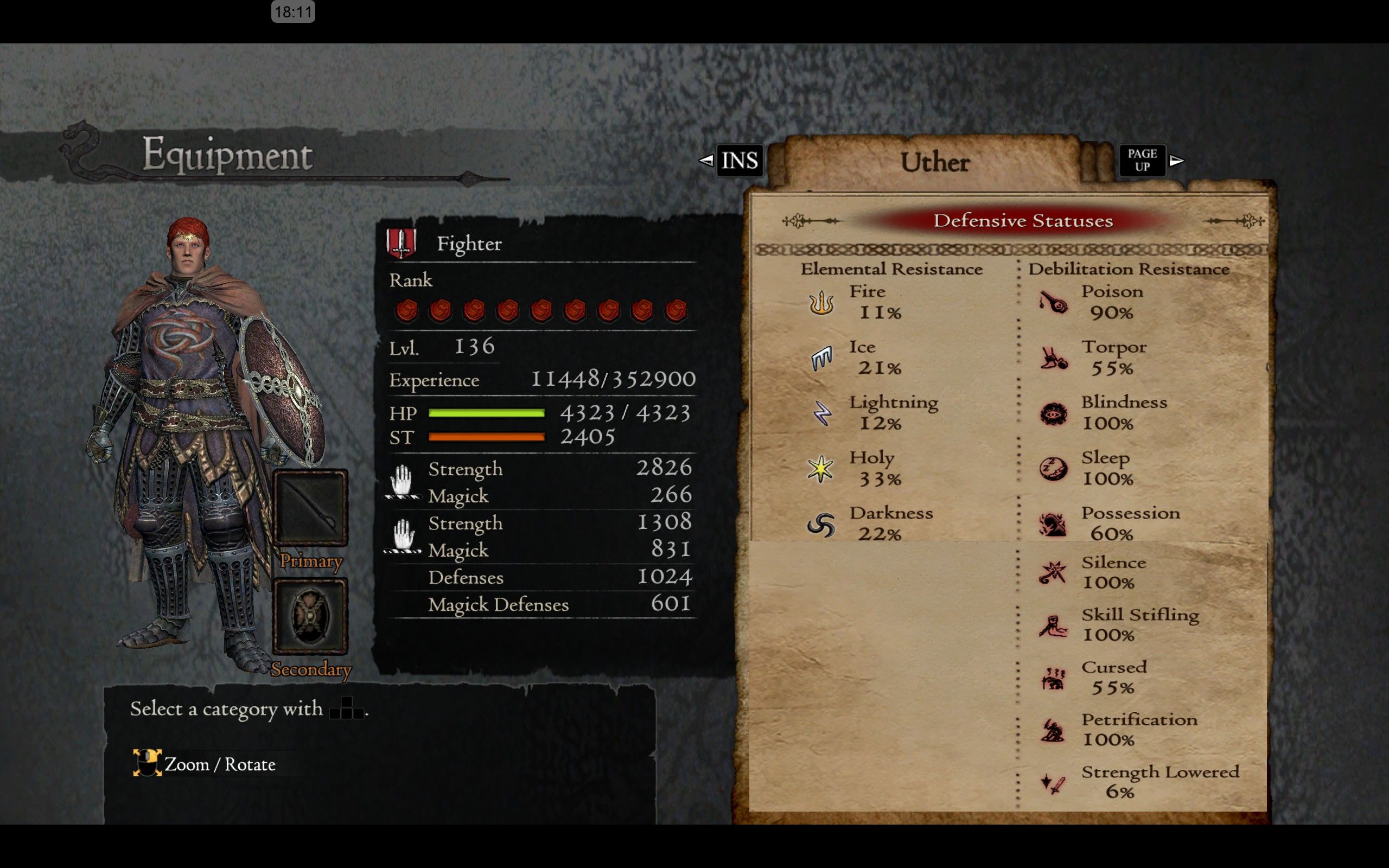The height and width of the screenshot is (868, 1389).
Task: Select the Silence resistance icon
Action: point(1054,572)
